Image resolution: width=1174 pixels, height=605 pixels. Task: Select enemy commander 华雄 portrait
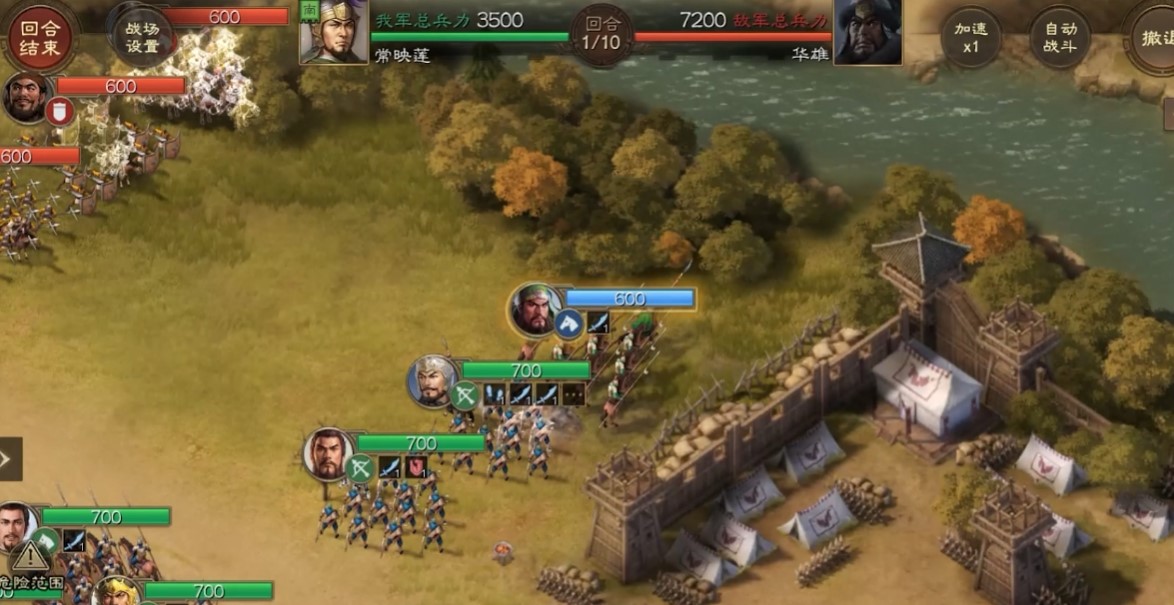click(x=867, y=31)
